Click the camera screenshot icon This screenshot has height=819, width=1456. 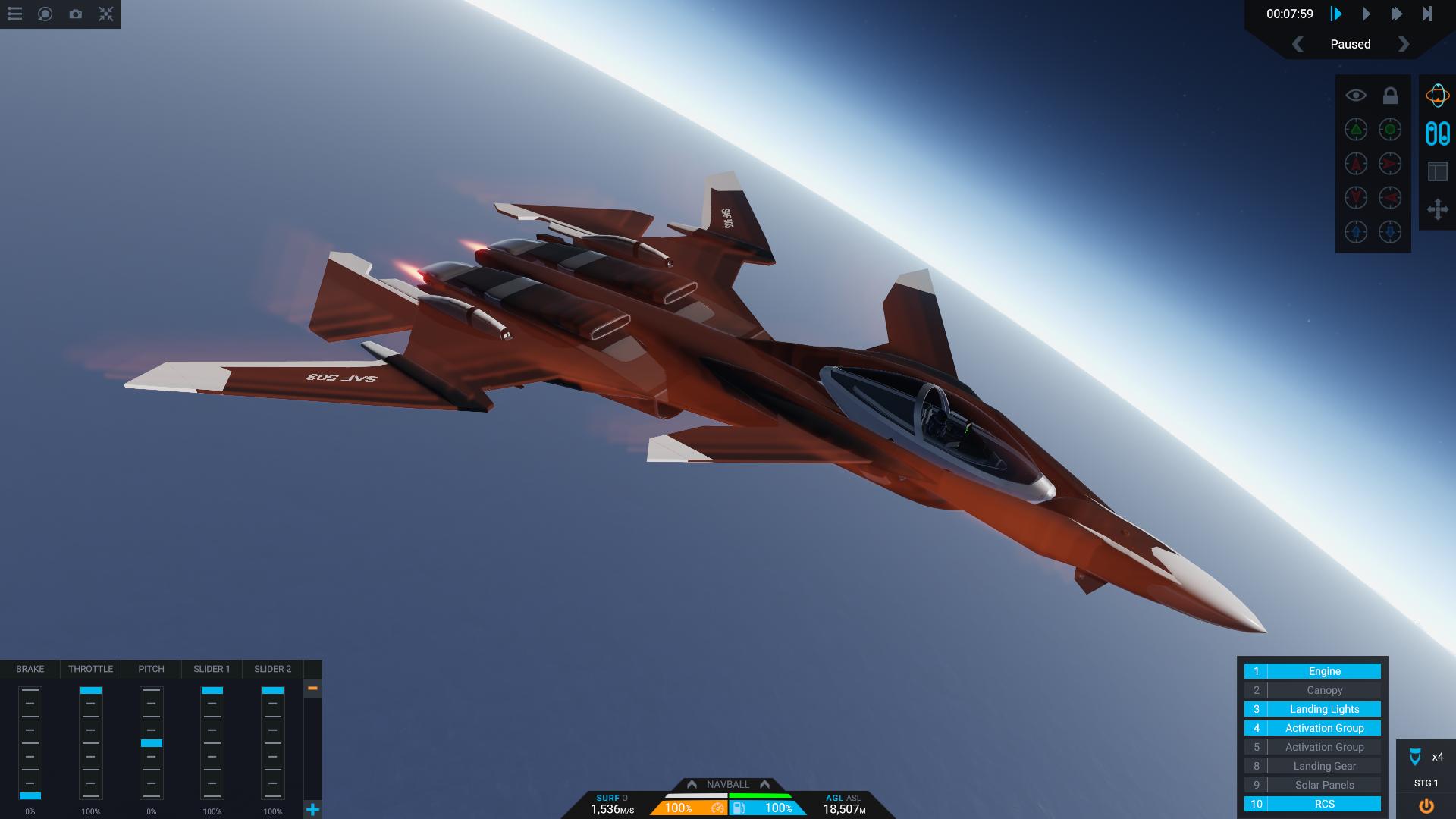[x=76, y=14]
